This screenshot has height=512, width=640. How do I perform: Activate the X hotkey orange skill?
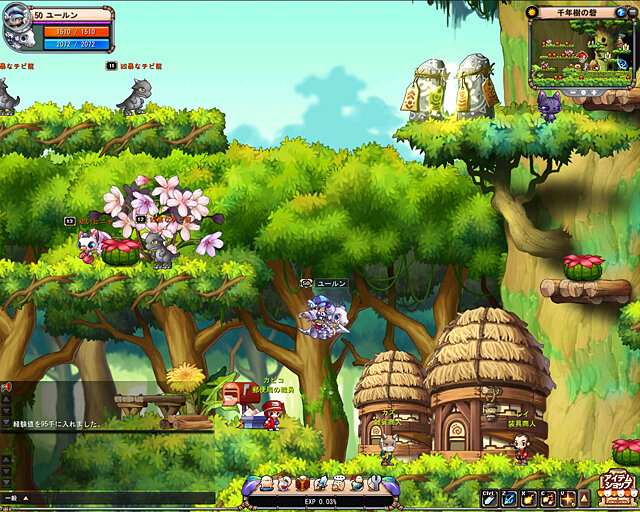528,497
